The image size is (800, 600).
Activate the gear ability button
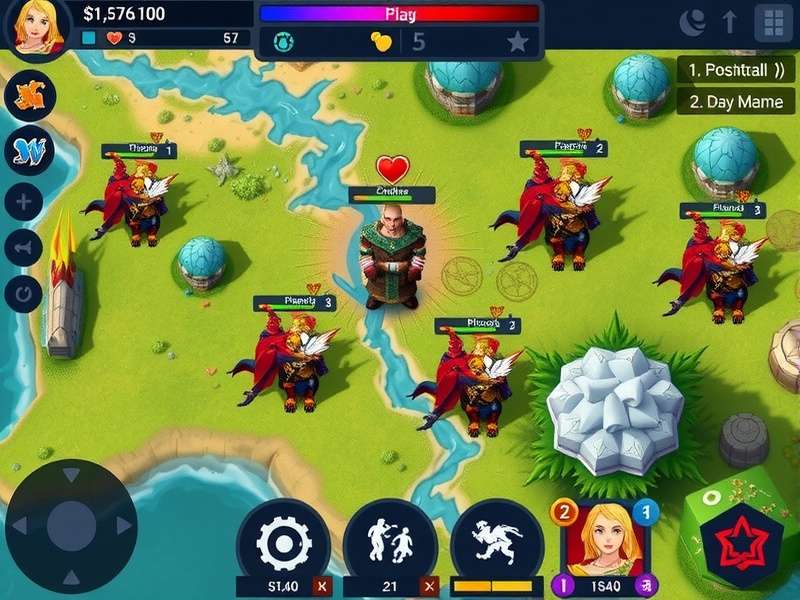[284, 543]
